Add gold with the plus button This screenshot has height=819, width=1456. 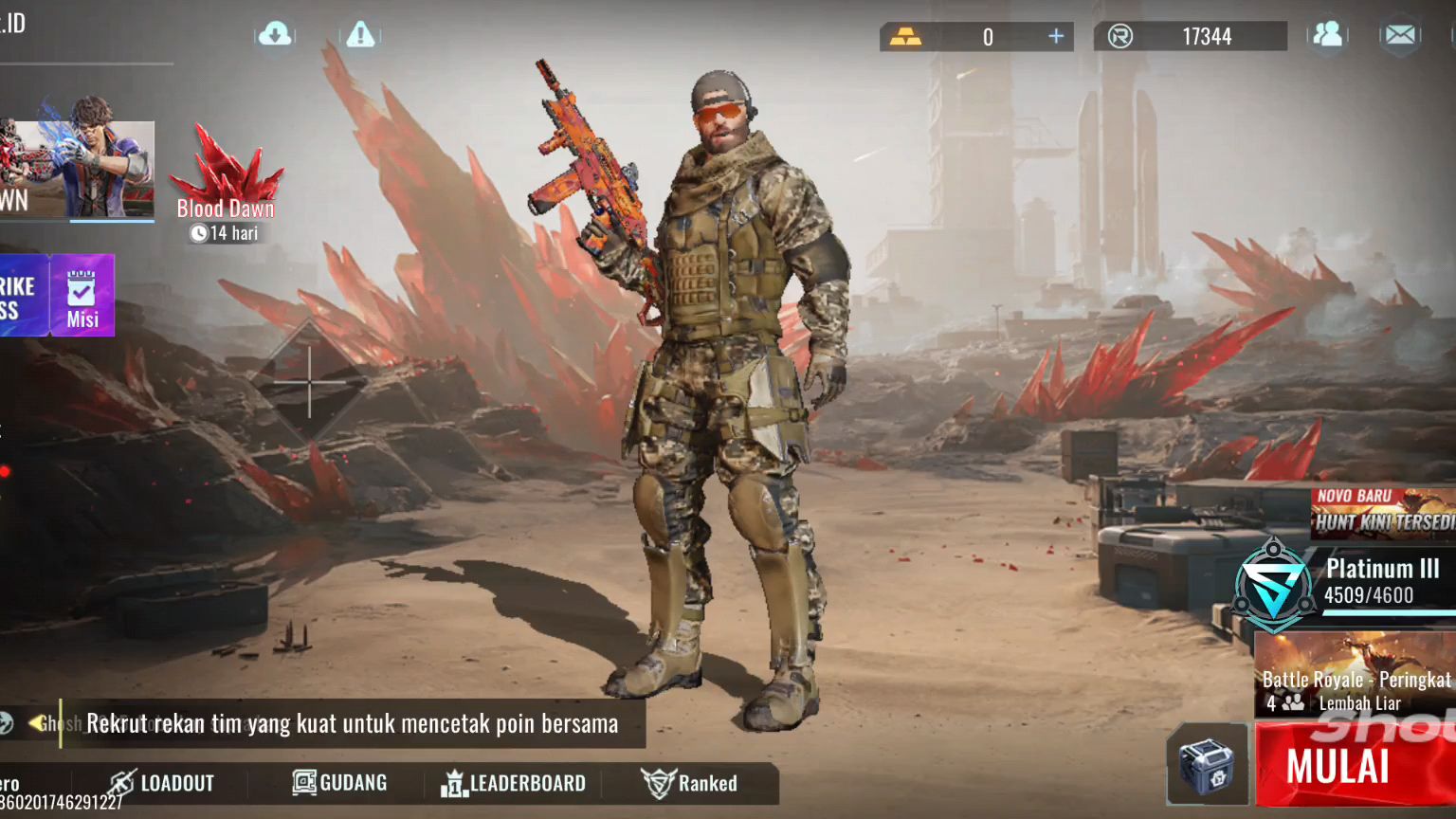coord(1056,36)
